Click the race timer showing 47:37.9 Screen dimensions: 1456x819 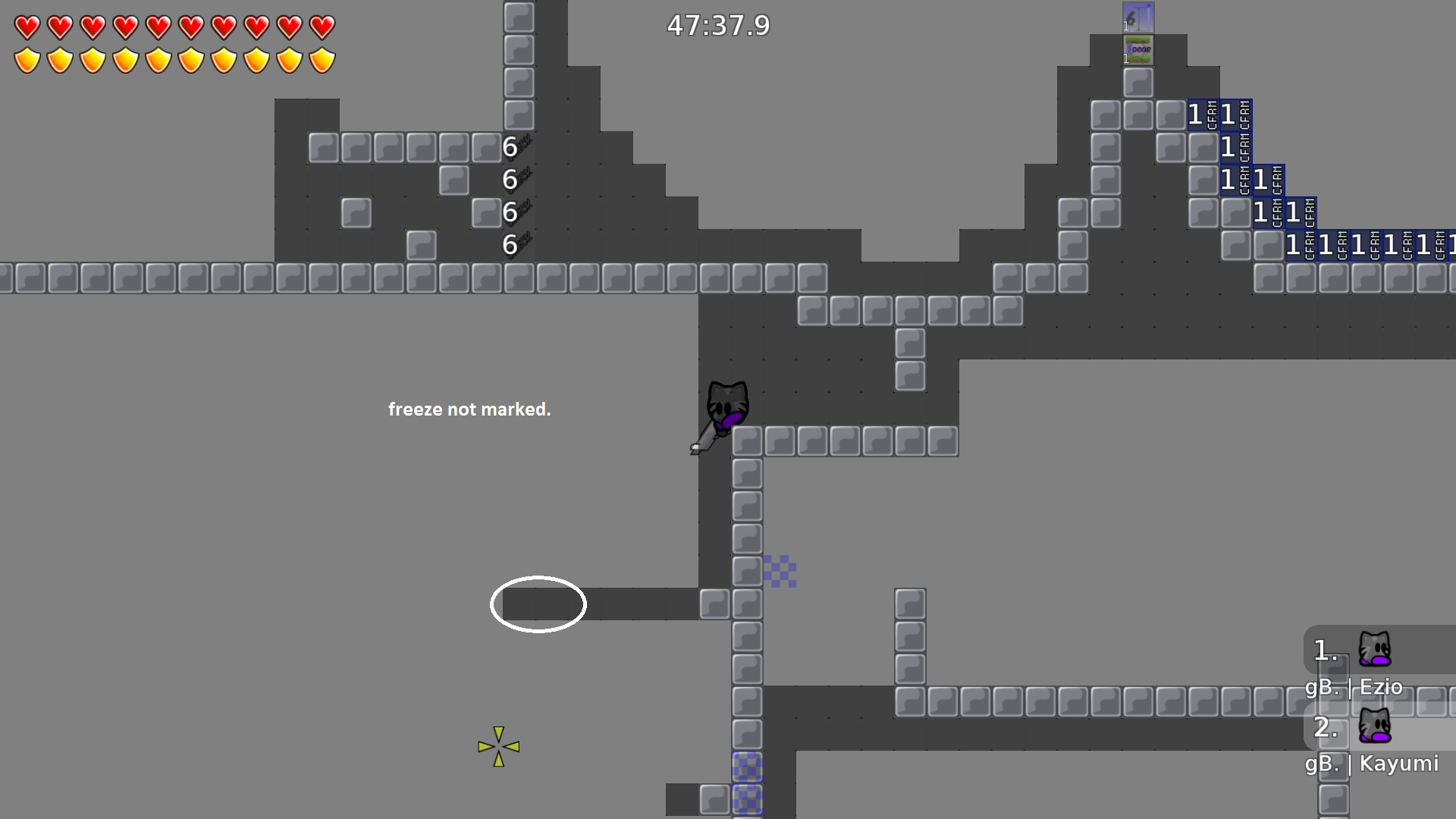click(717, 26)
